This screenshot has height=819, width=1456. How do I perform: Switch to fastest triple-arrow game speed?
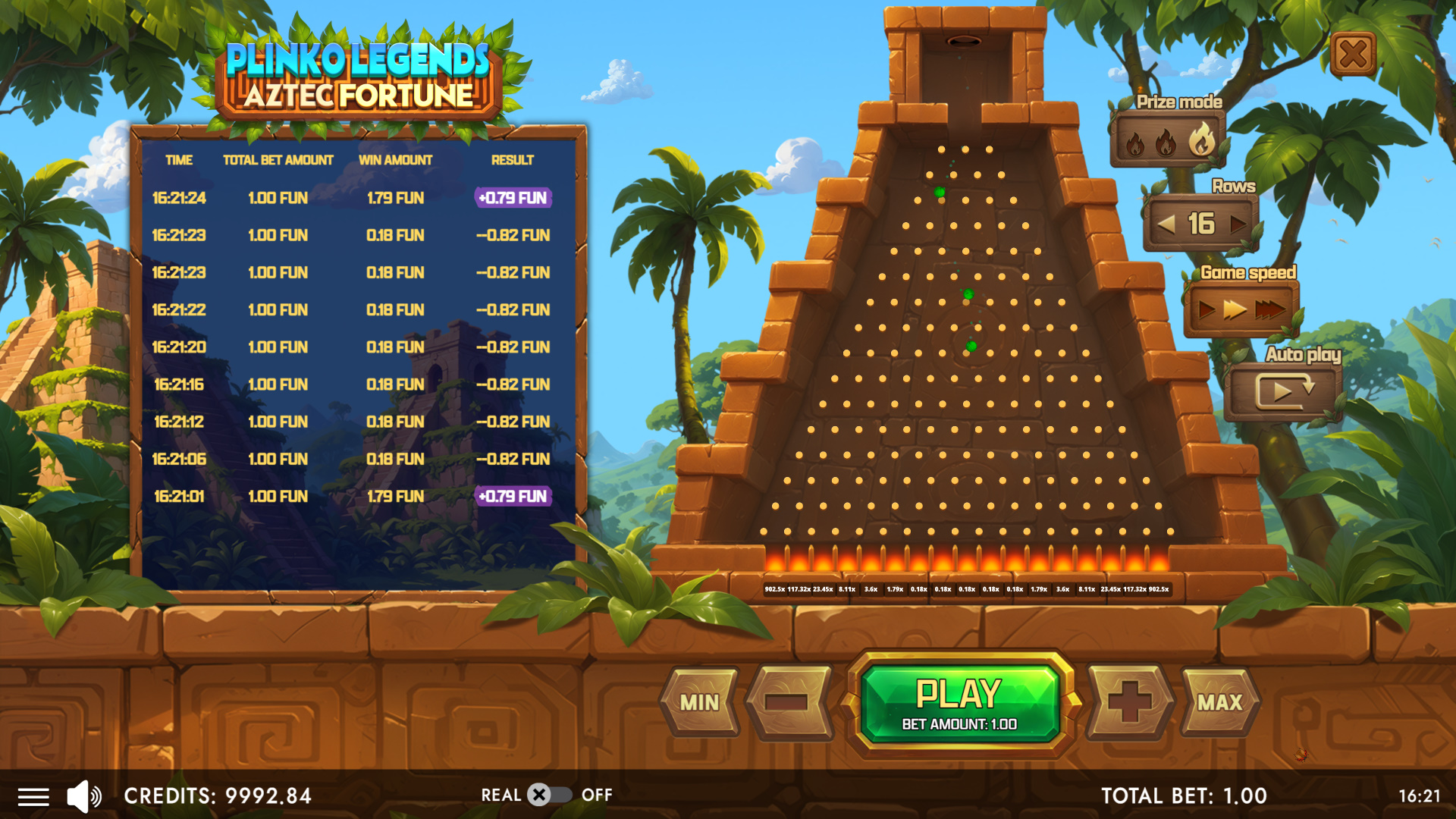pos(1270,309)
